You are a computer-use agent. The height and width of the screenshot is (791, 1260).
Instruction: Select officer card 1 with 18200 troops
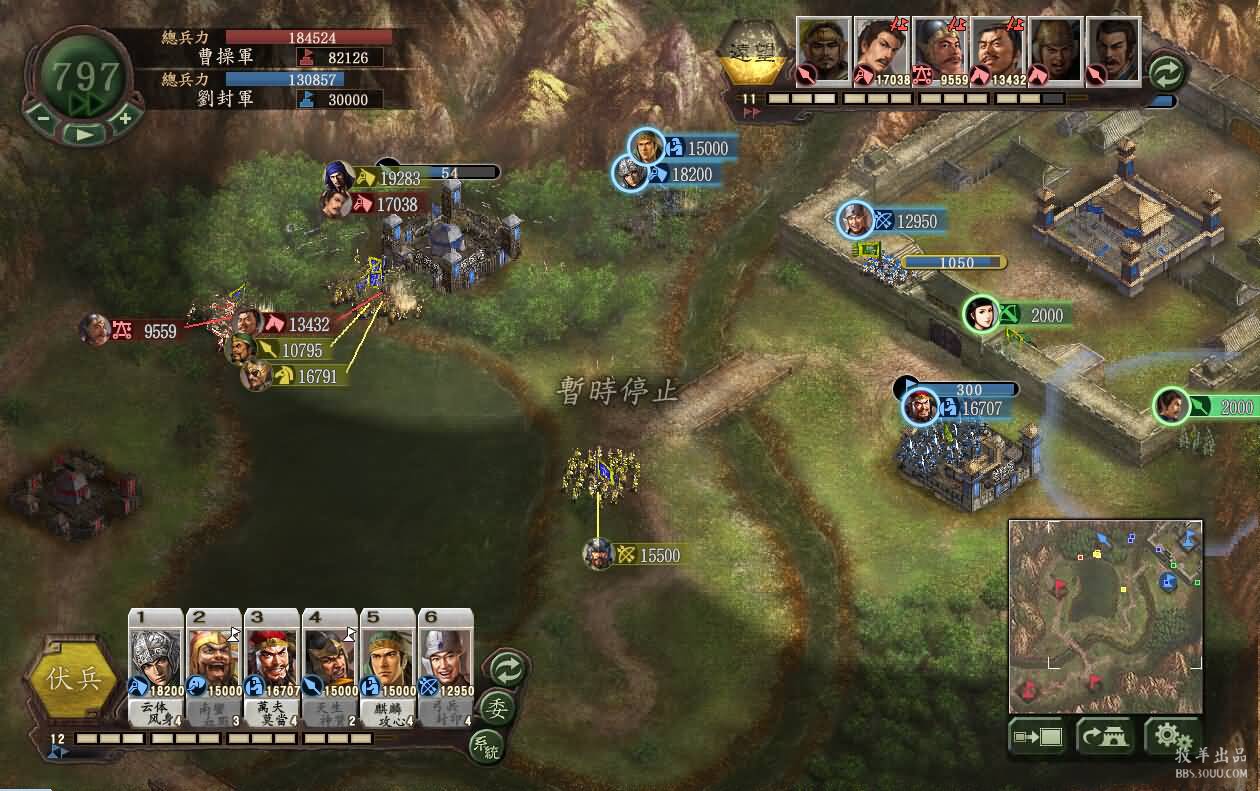pos(155,666)
